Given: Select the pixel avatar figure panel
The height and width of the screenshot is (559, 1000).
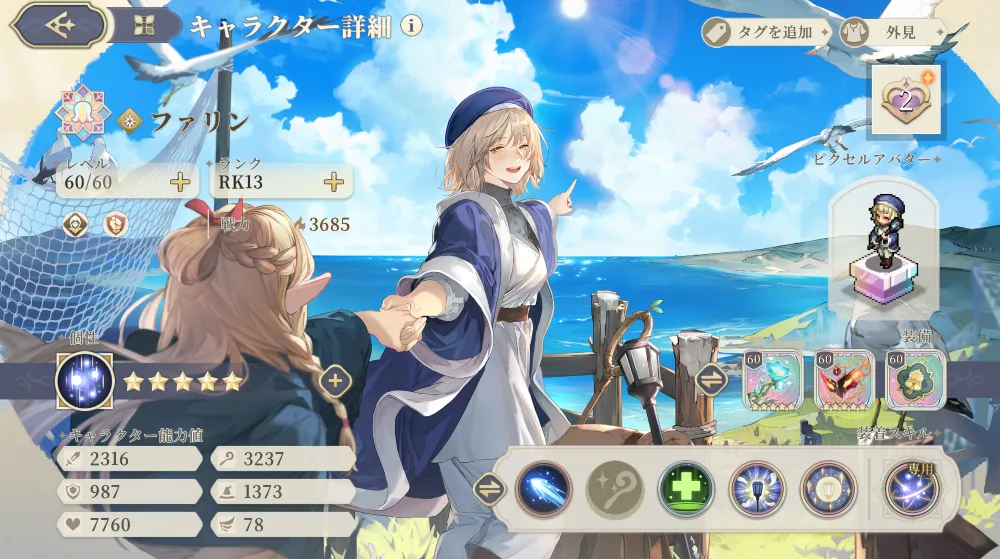Looking at the screenshot, I should click(883, 243).
